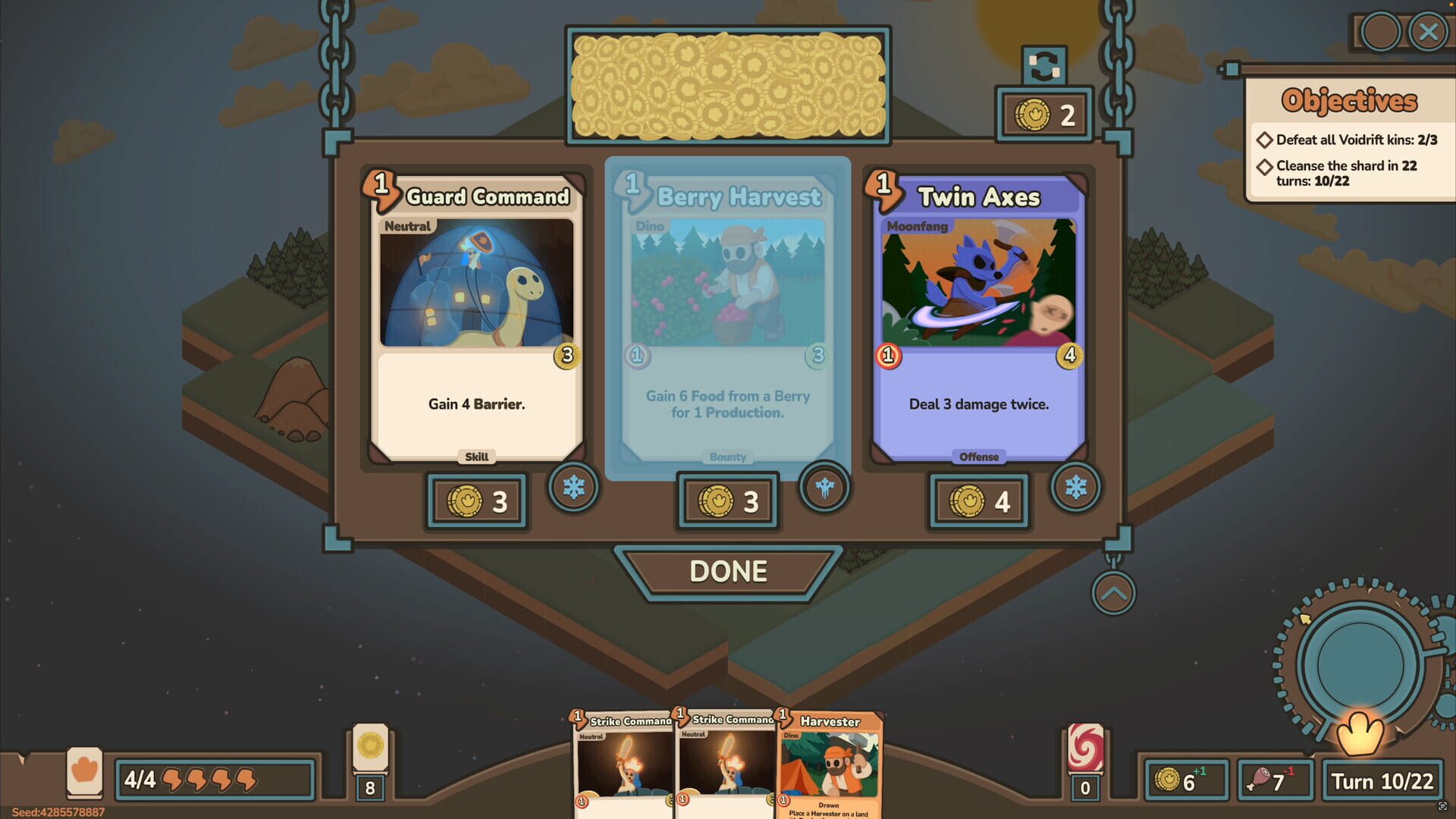Screen dimensions: 1456x819
Task: Click the circular icon left of the close button
Action: click(1380, 32)
